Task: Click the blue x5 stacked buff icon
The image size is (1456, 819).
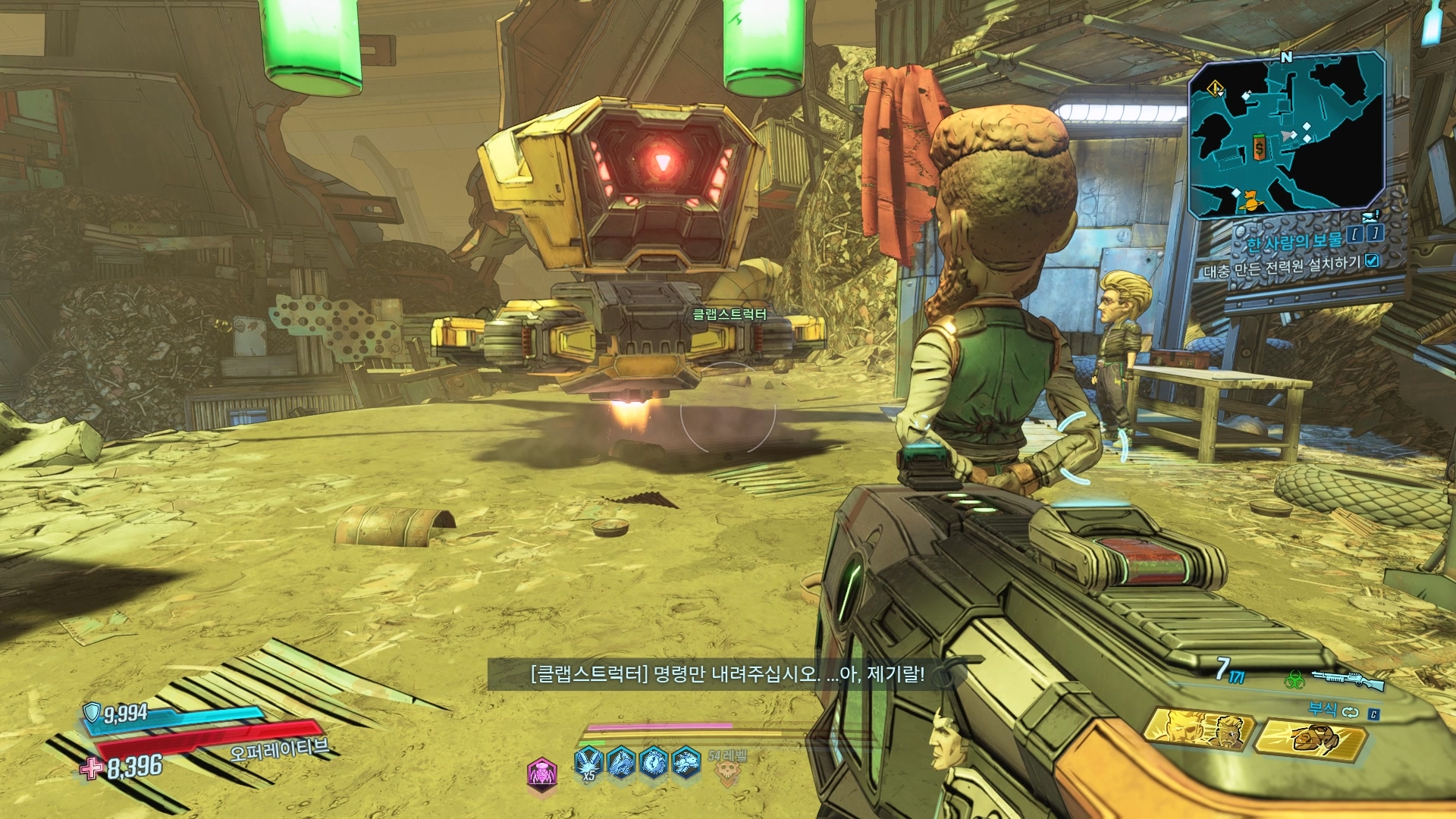Action: click(588, 762)
